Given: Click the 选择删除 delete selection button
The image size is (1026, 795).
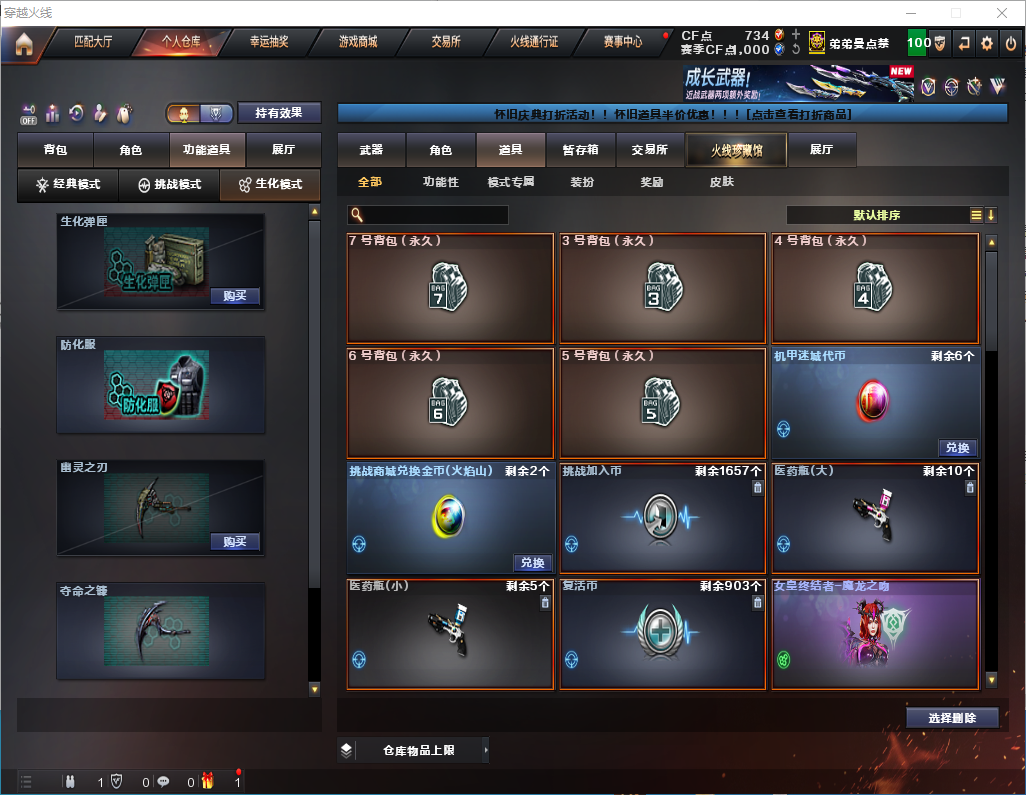Looking at the screenshot, I should tap(951, 718).
